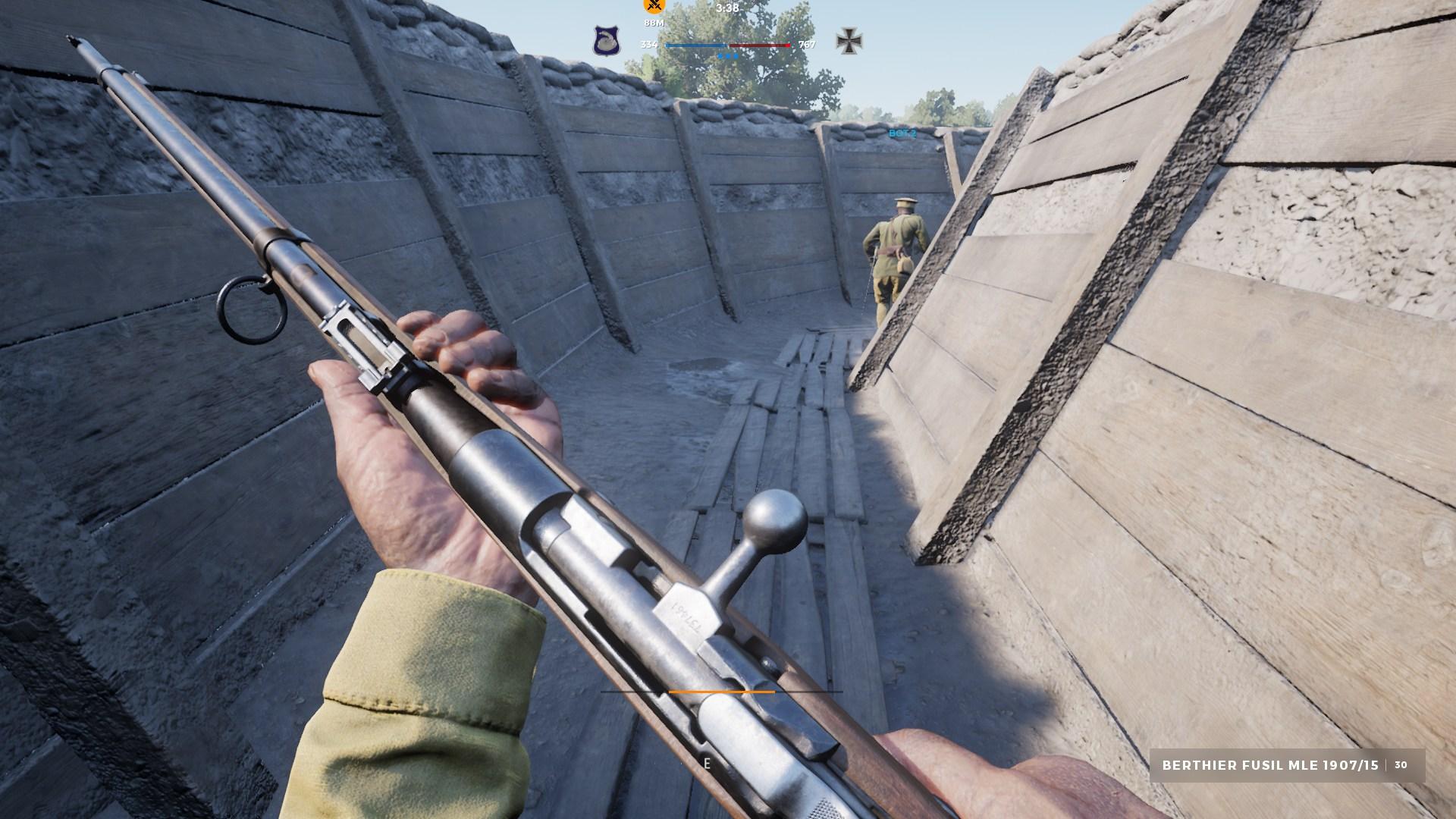This screenshot has height=819, width=1456.
Task: Click the orange crossed-swords objective marker
Action: pyautogui.click(x=654, y=6)
